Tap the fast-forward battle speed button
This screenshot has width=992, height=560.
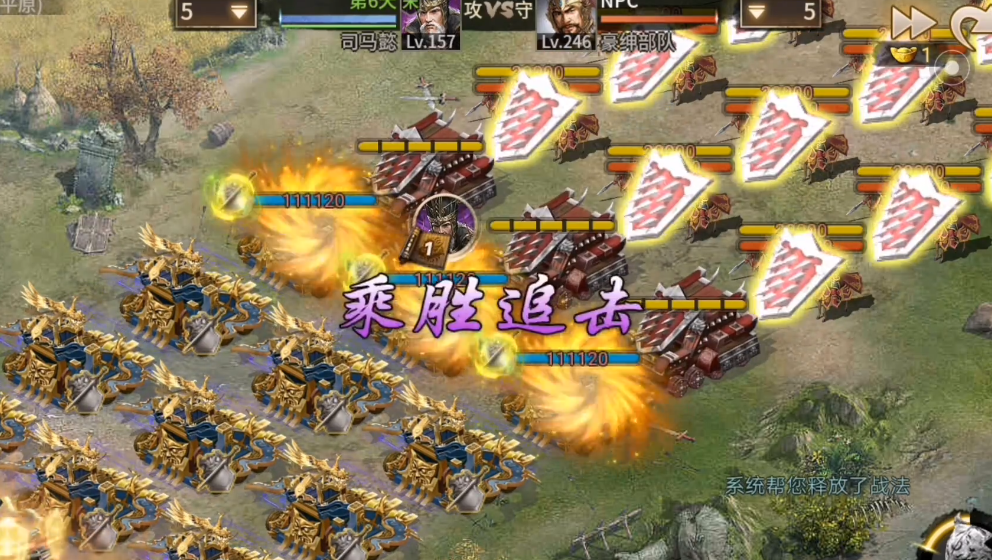coord(913,22)
